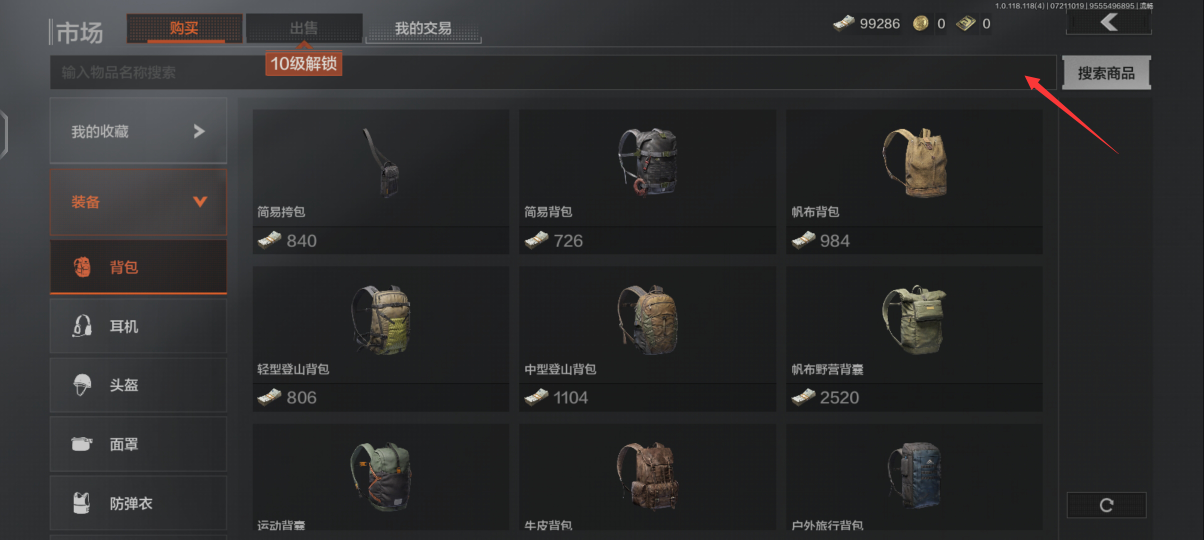Screen dimensions: 1204x540
Task: Open the 面罩 face mask category
Action: (x=138, y=444)
